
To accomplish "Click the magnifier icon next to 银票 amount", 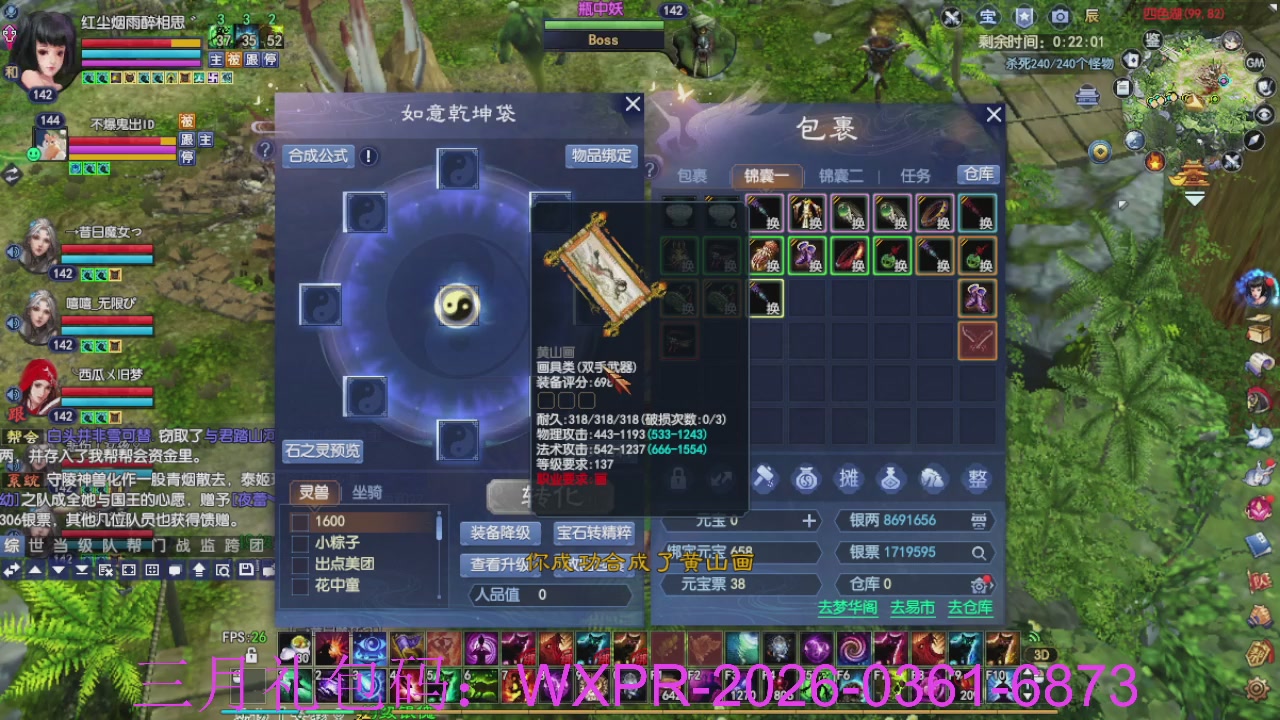I will [x=977, y=552].
